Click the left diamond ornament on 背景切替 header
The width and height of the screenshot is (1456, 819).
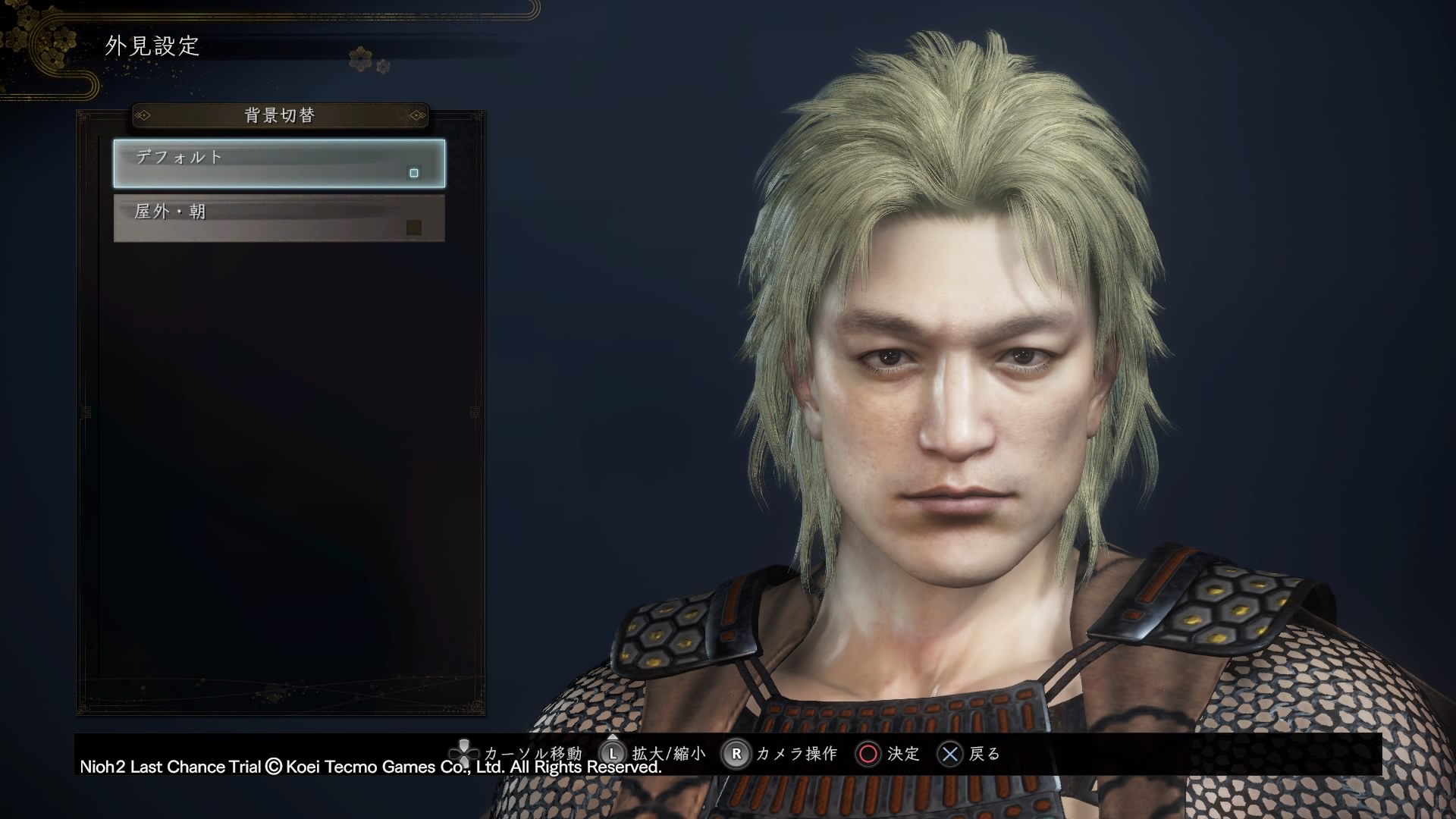coord(144,116)
